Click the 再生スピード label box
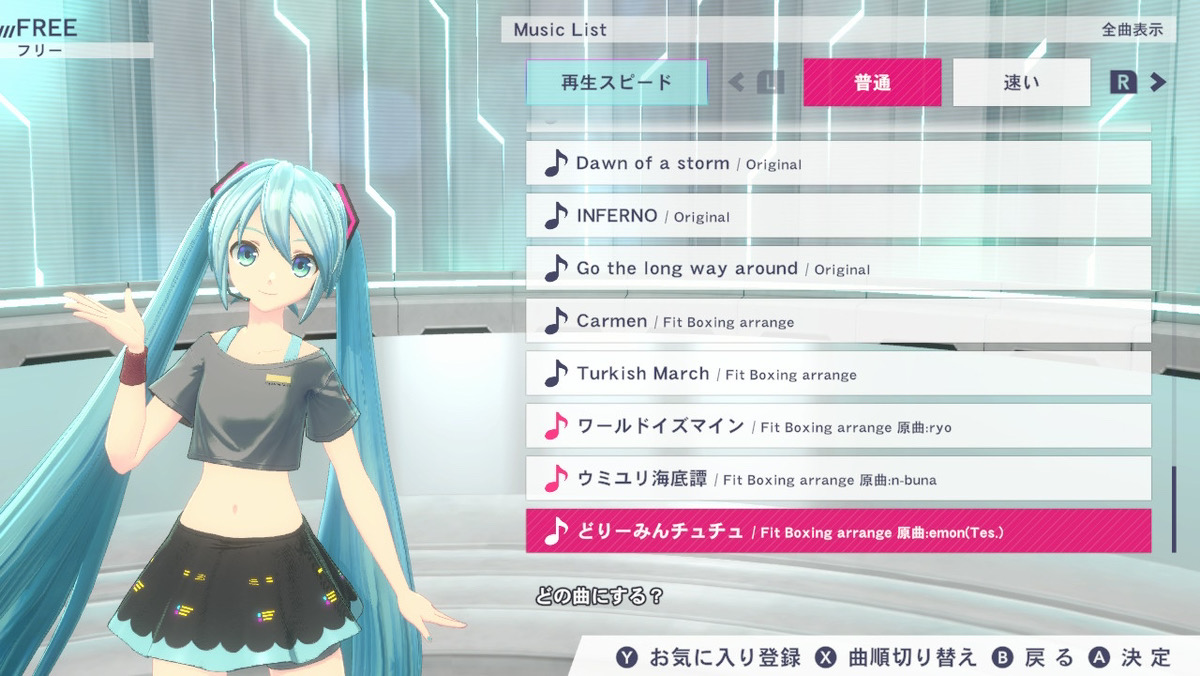 tap(616, 83)
